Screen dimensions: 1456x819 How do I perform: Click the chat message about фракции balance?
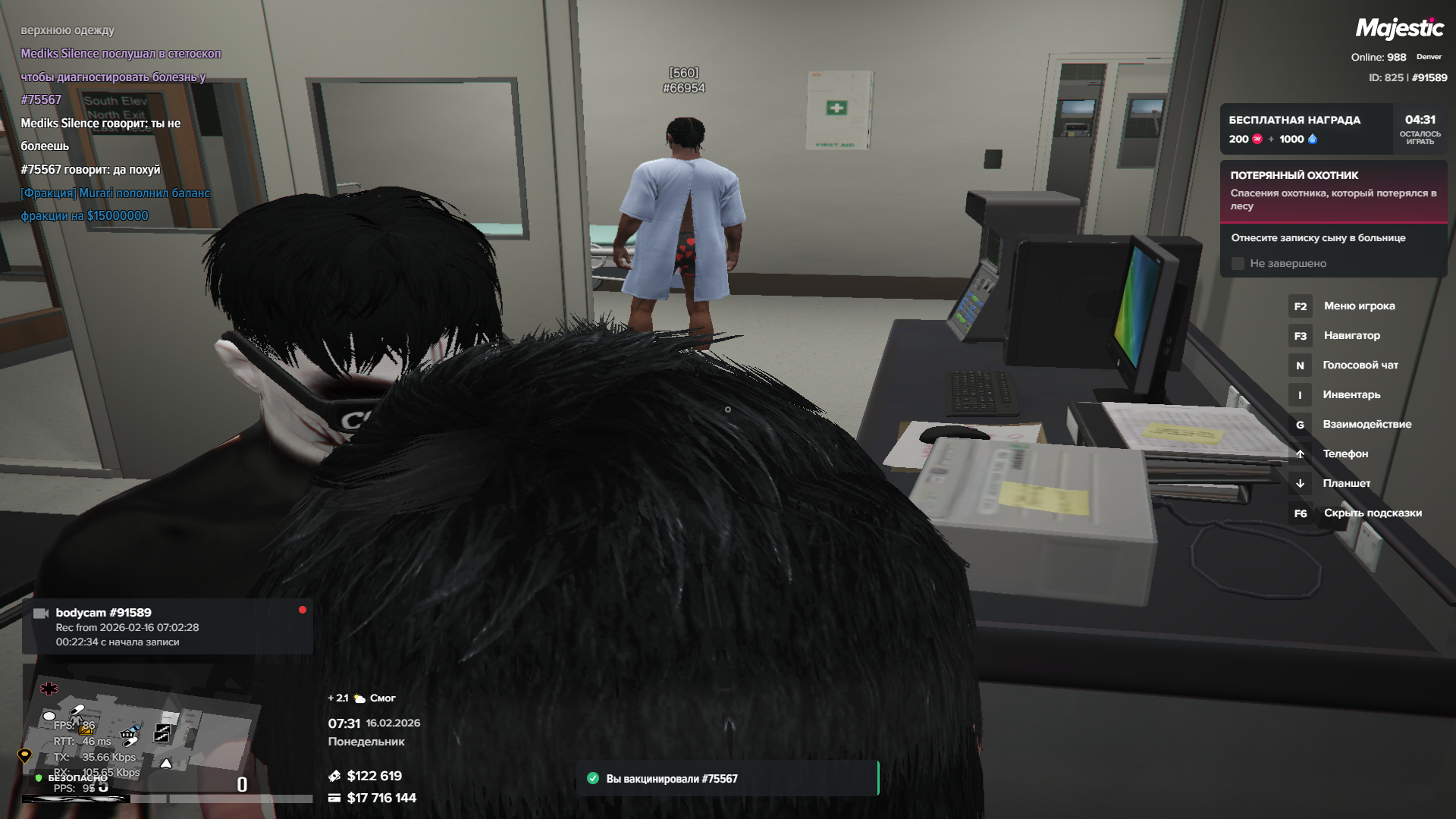click(115, 204)
